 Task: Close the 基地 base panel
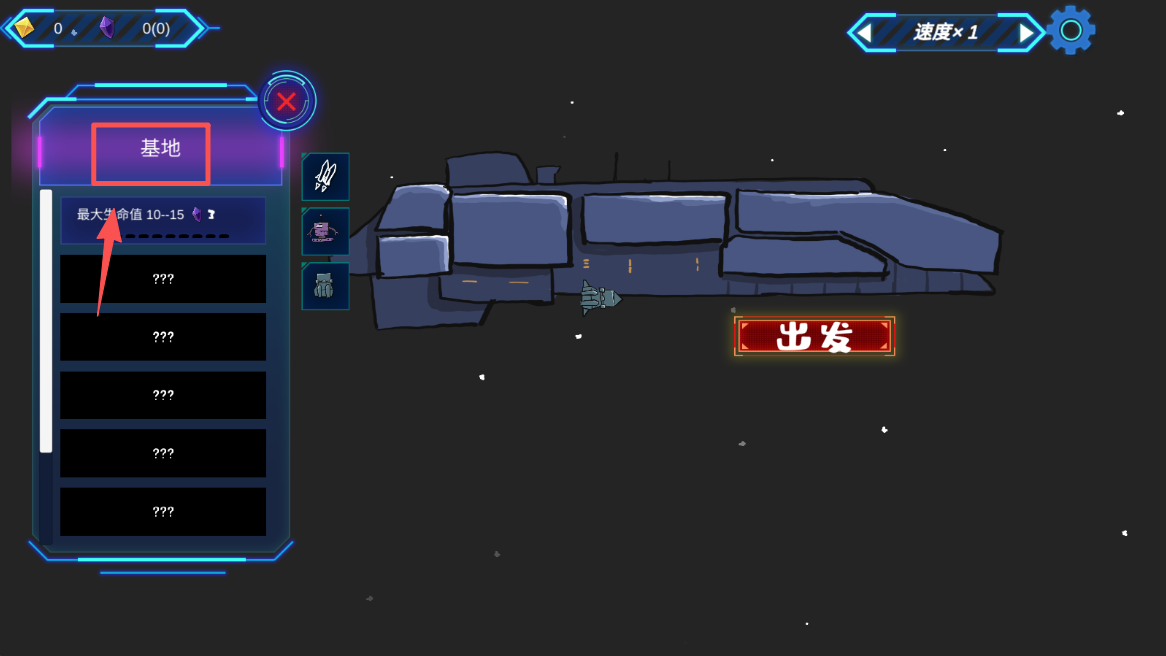tap(287, 101)
